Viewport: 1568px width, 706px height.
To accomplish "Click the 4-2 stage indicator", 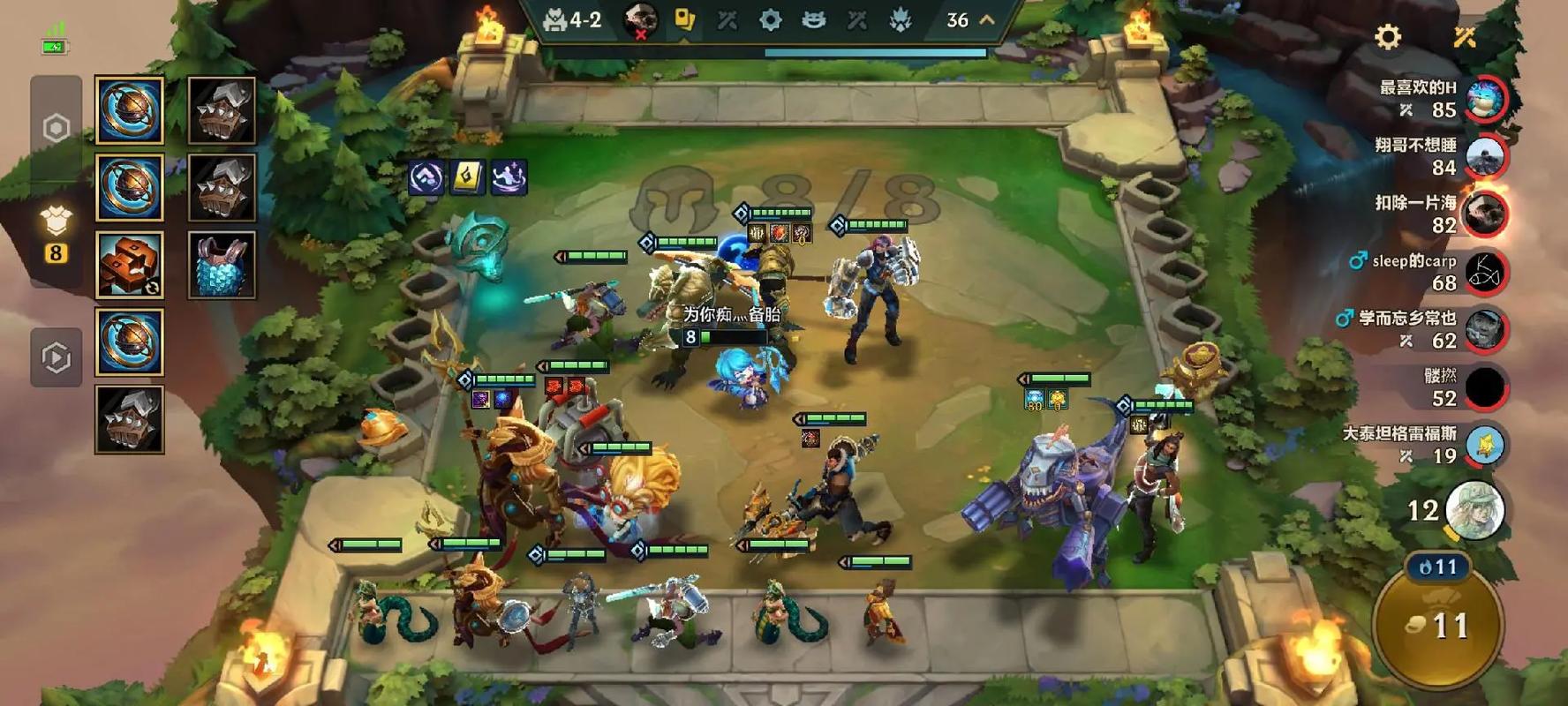I will (573, 19).
